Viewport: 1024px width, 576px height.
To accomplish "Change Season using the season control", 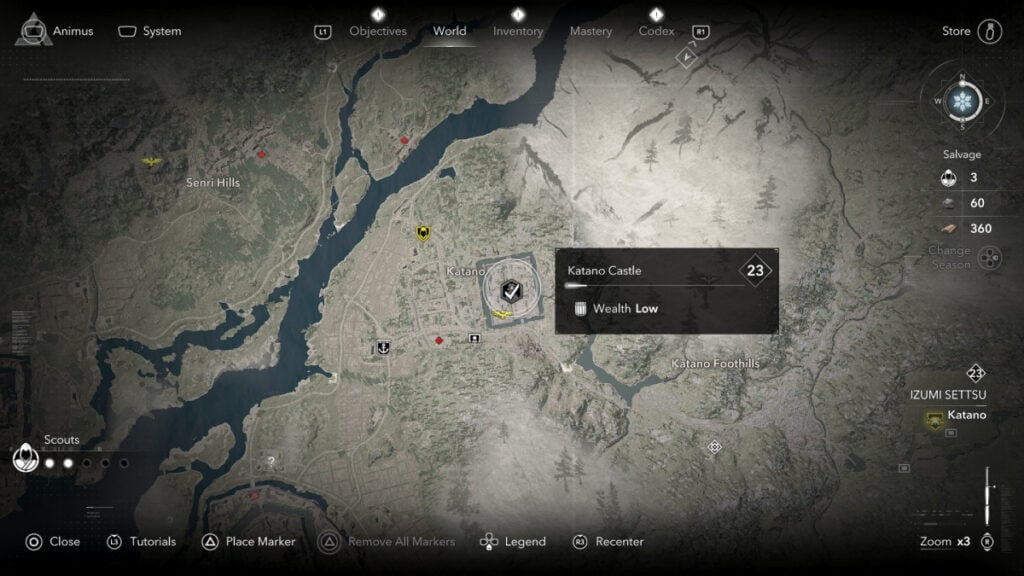I will pos(989,259).
